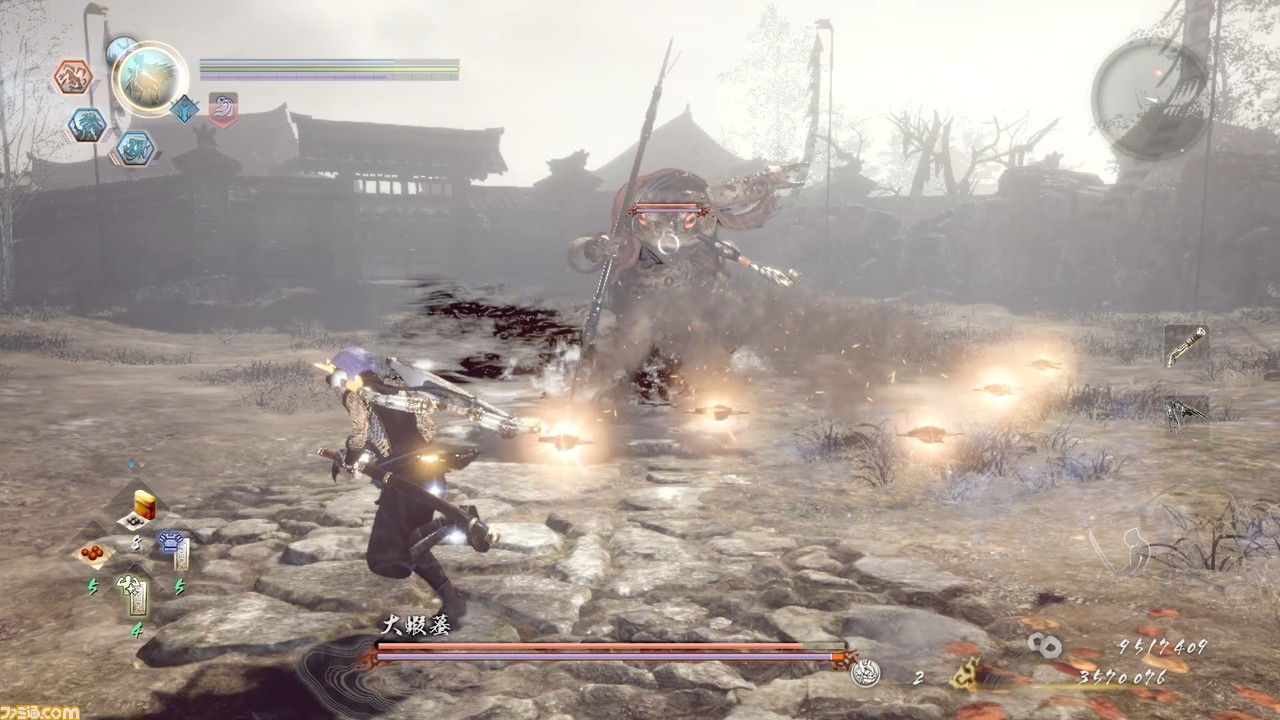
Task: Select the main guardian spirit orb
Action: (151, 78)
